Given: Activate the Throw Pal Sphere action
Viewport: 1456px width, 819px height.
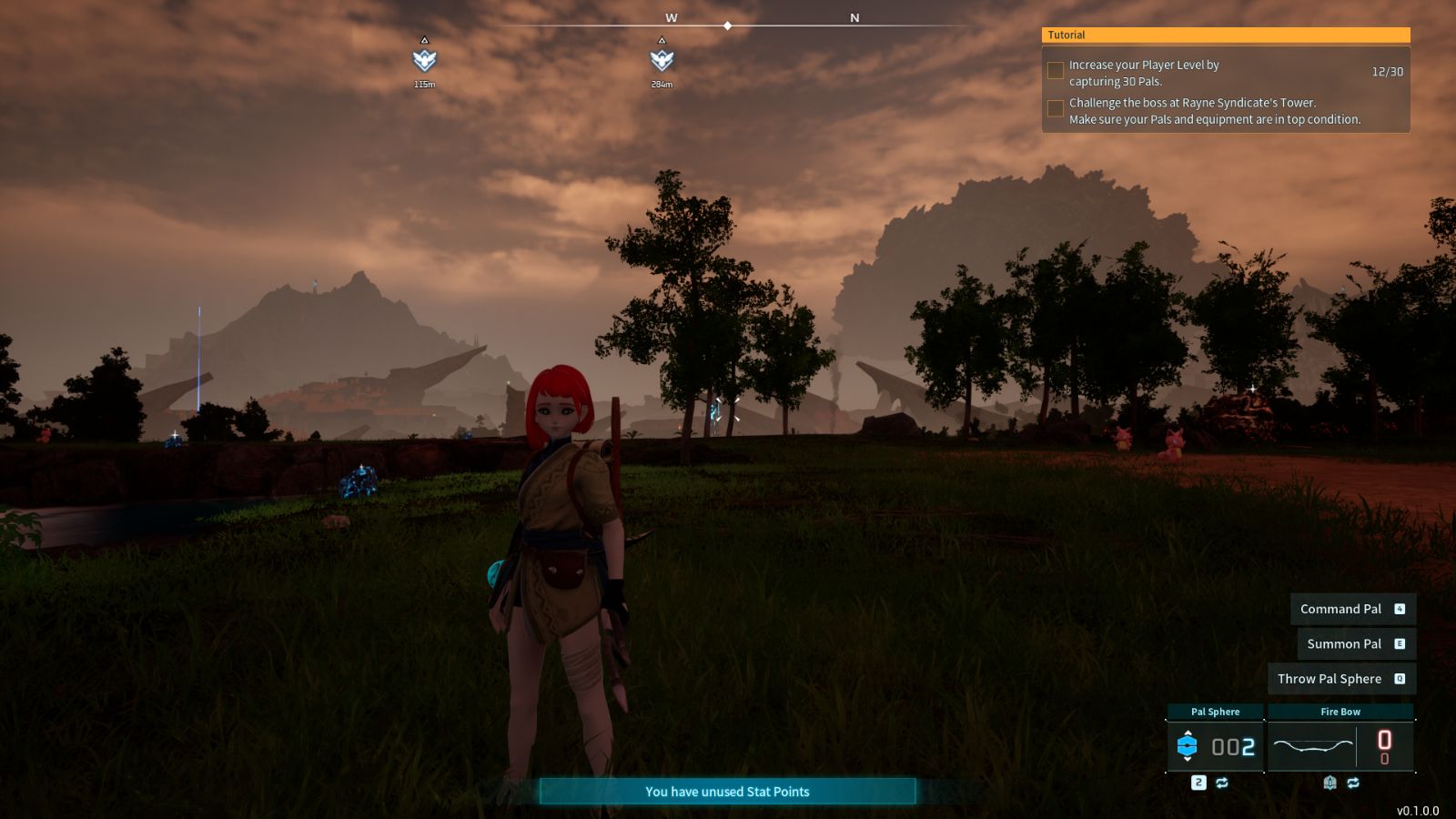Looking at the screenshot, I should click(1341, 679).
